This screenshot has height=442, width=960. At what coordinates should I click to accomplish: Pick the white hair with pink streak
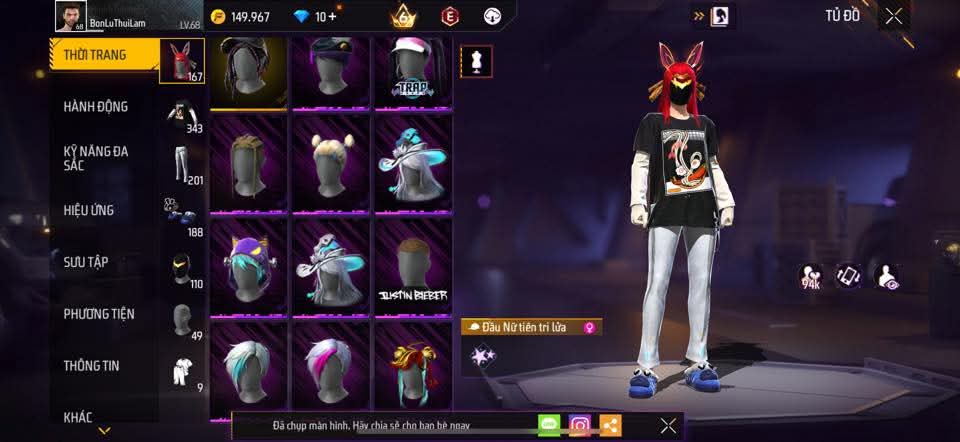[331, 365]
